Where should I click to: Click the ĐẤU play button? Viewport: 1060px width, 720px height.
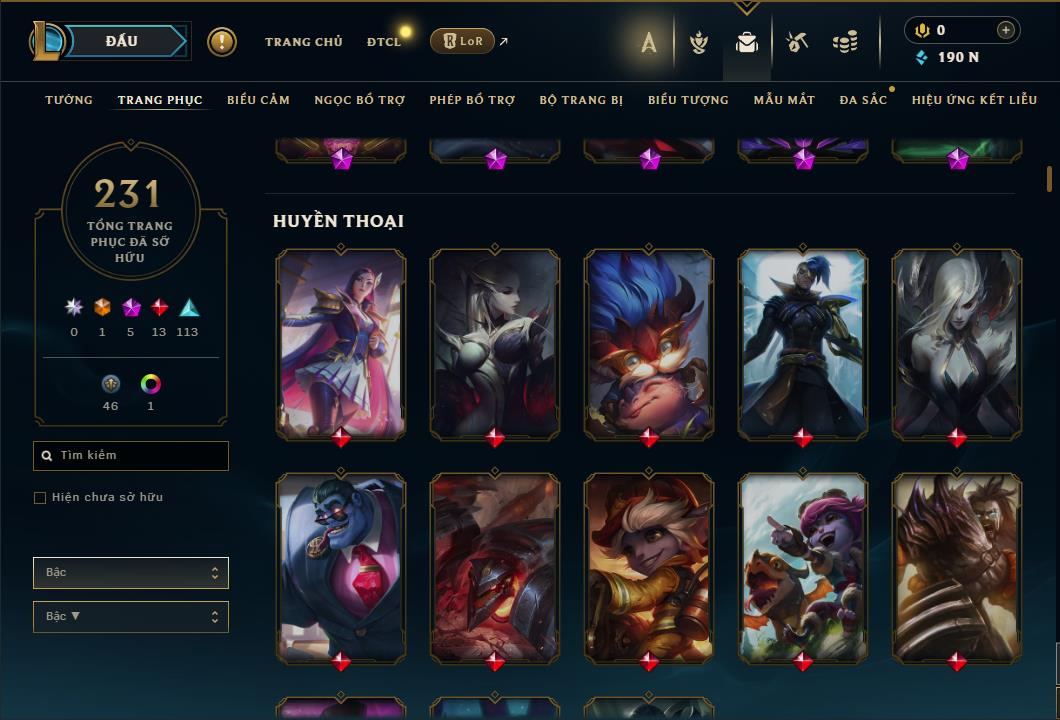point(121,41)
